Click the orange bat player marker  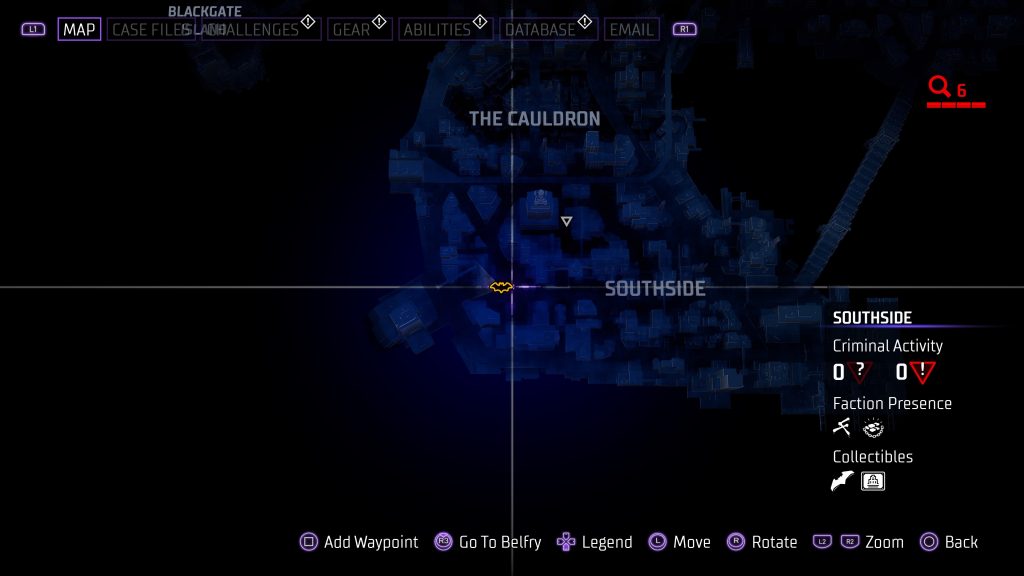(x=501, y=287)
